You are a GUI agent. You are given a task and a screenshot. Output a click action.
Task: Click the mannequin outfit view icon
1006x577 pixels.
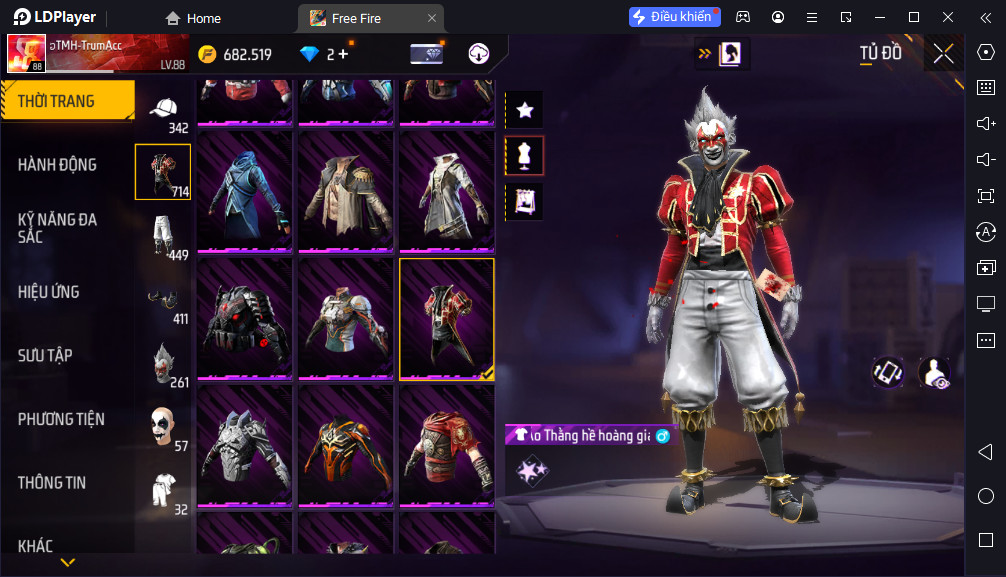click(x=525, y=155)
